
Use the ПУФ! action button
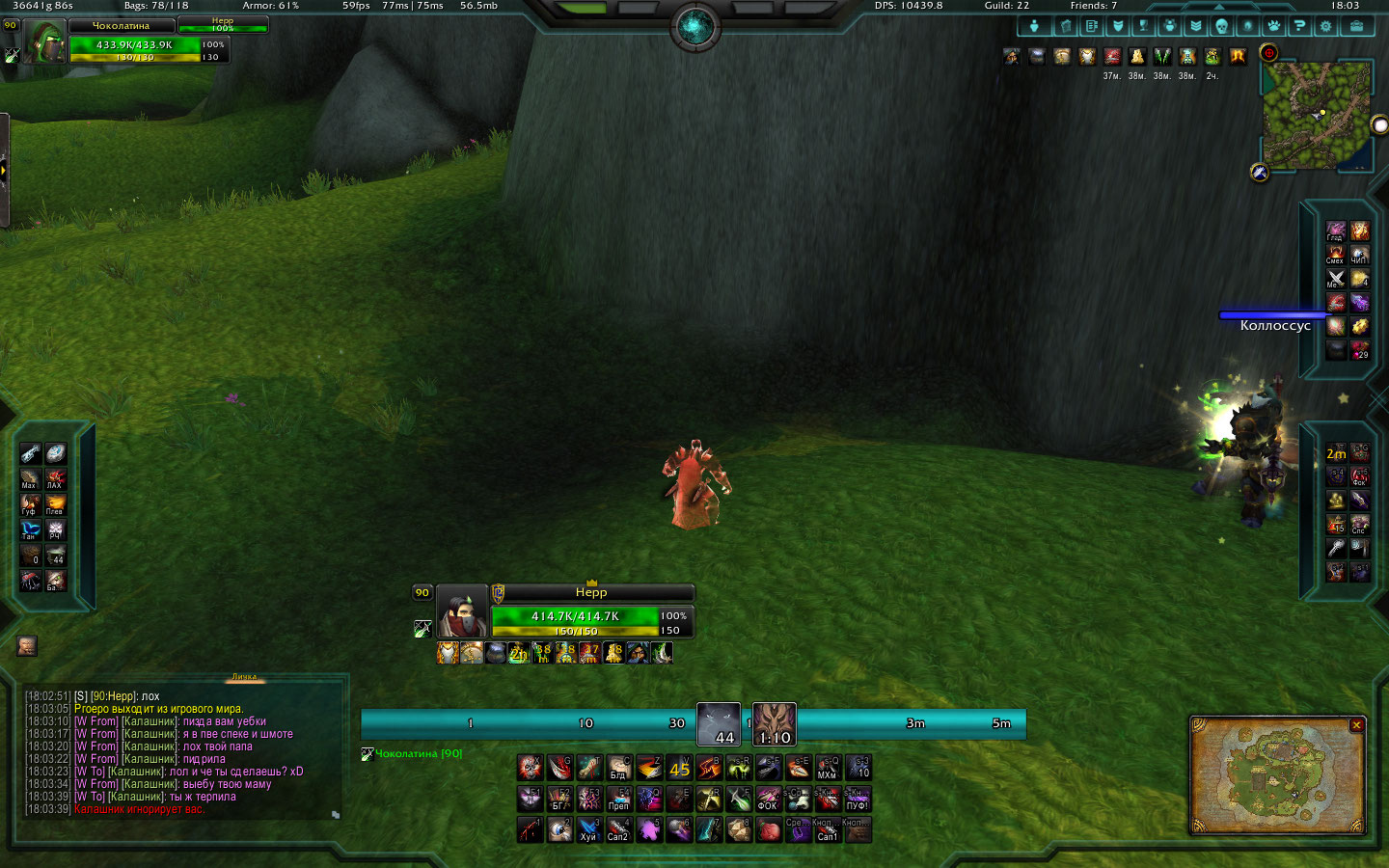click(x=857, y=800)
